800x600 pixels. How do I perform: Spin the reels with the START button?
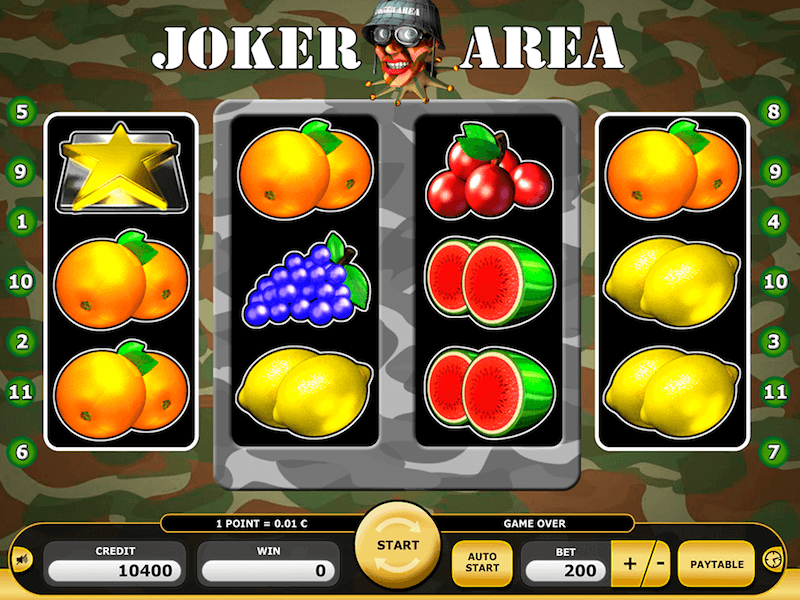point(397,547)
